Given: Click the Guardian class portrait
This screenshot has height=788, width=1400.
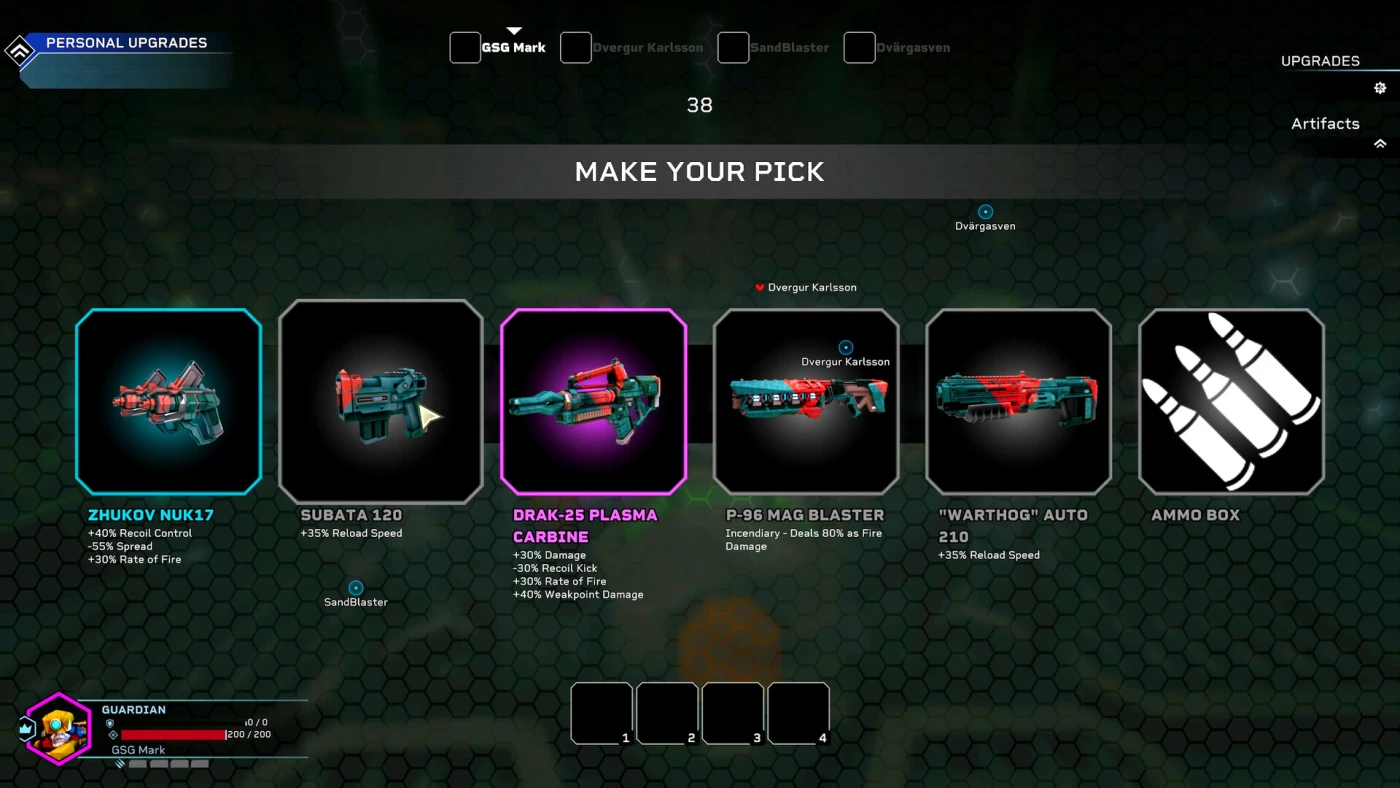Looking at the screenshot, I should [x=58, y=729].
